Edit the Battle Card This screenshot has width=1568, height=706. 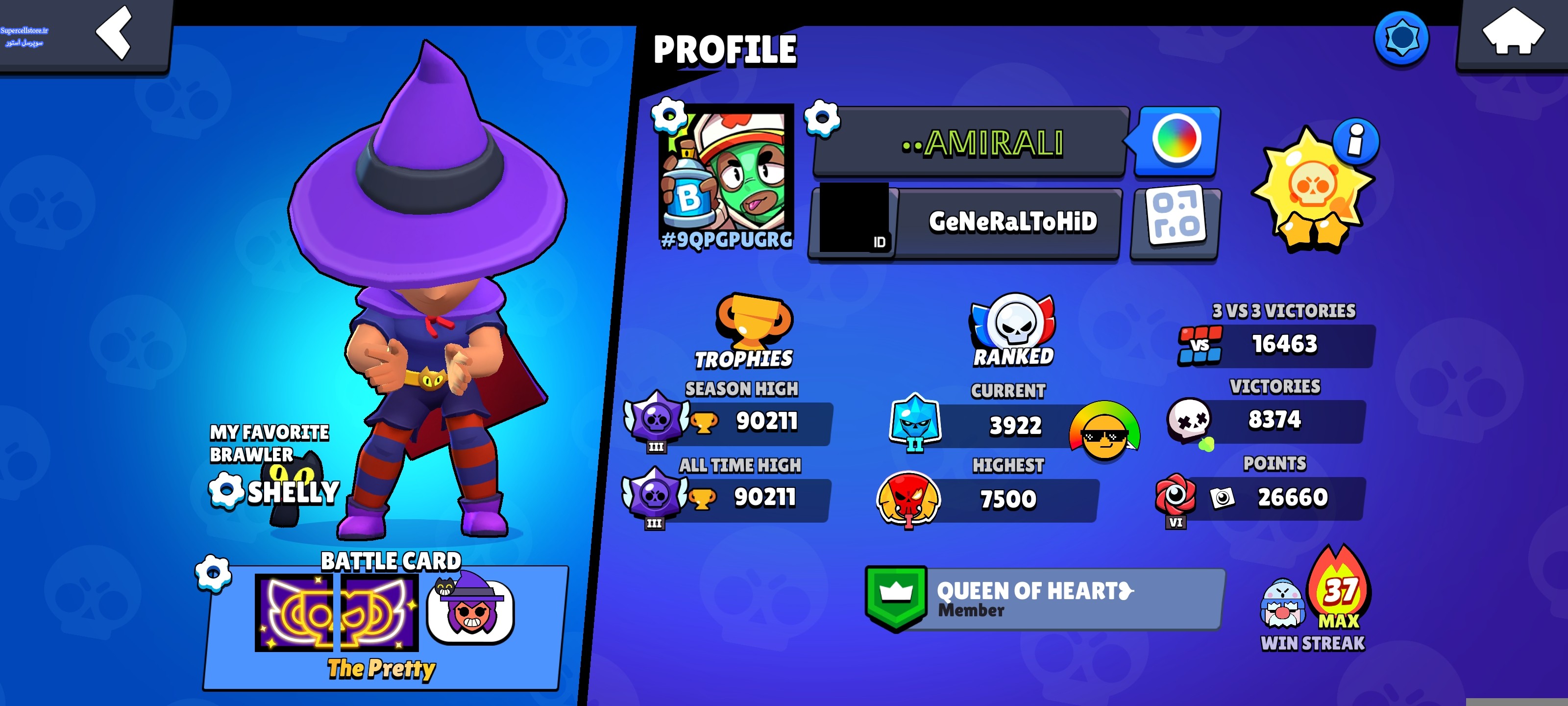(x=213, y=573)
